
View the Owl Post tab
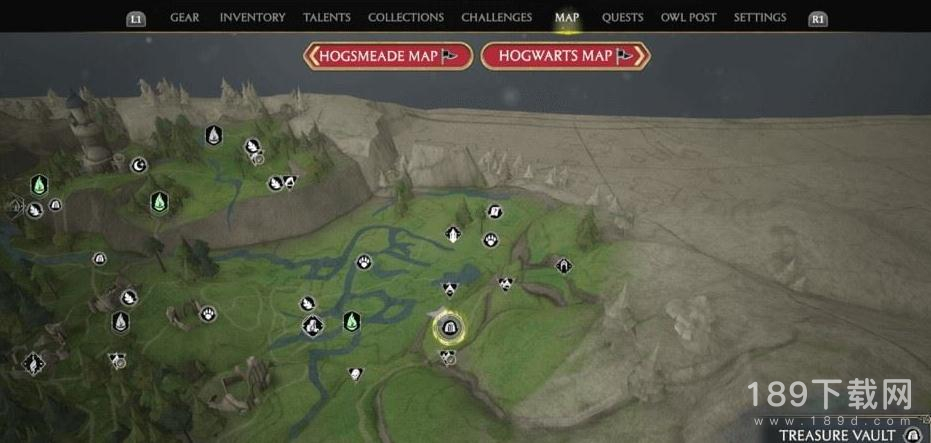pos(689,17)
